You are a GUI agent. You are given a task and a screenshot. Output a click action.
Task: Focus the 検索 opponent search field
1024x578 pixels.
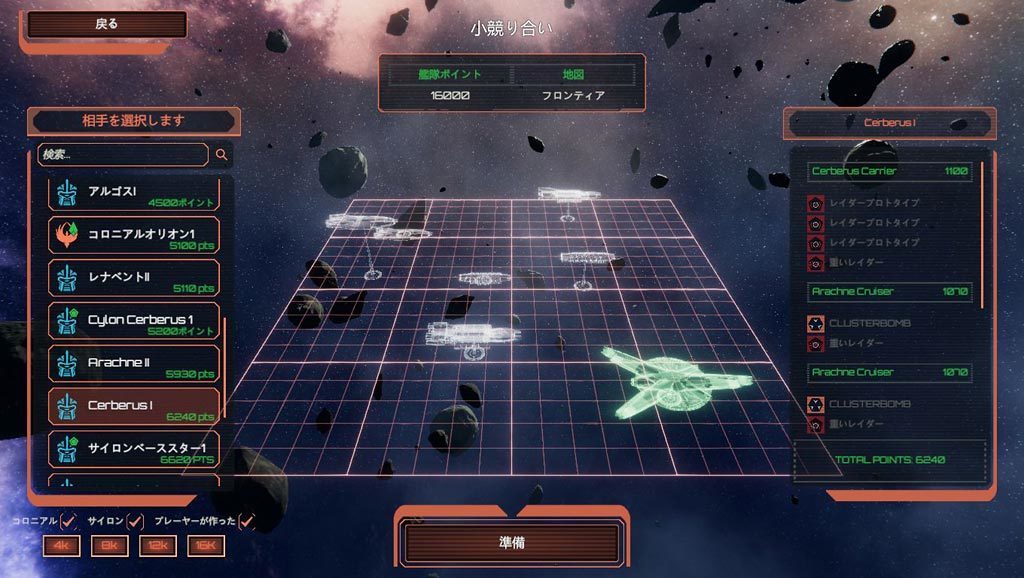click(x=123, y=155)
